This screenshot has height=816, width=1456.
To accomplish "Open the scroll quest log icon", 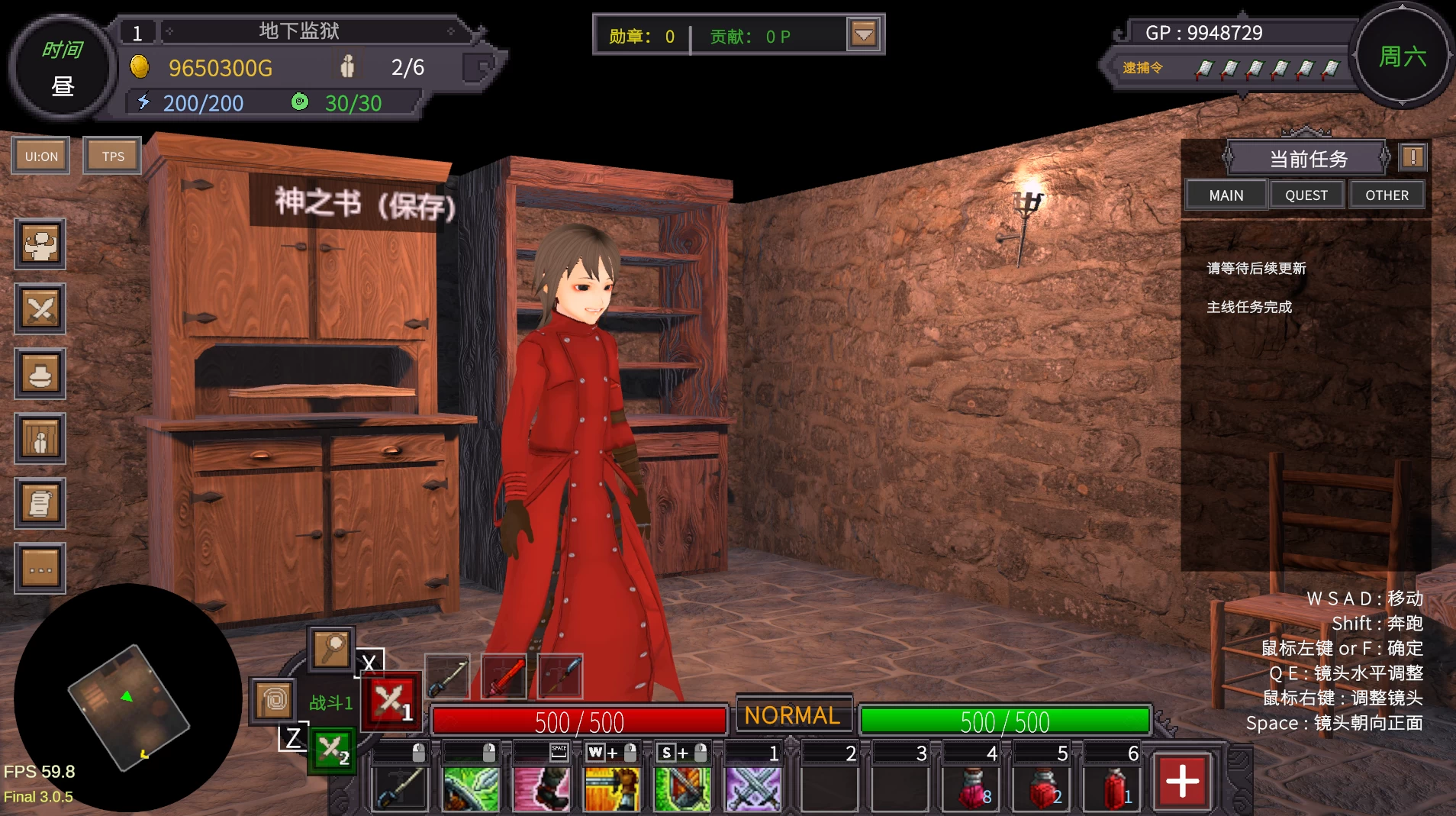I will [x=40, y=504].
